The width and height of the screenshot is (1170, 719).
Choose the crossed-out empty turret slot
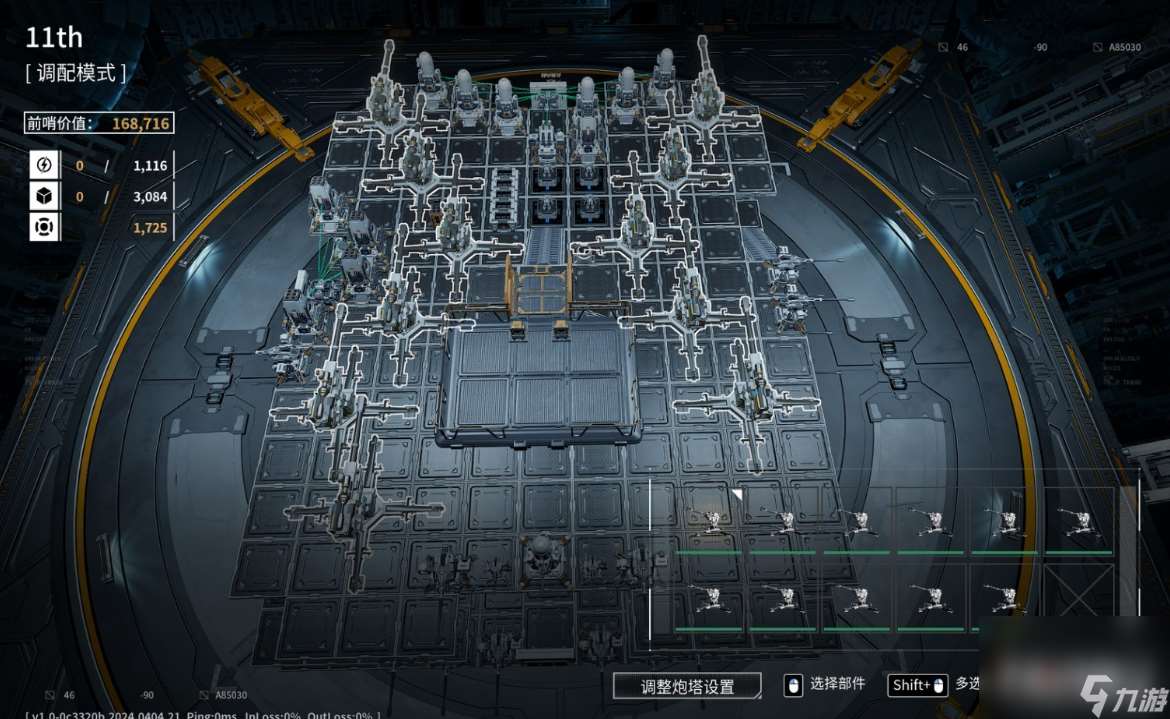point(1078,596)
